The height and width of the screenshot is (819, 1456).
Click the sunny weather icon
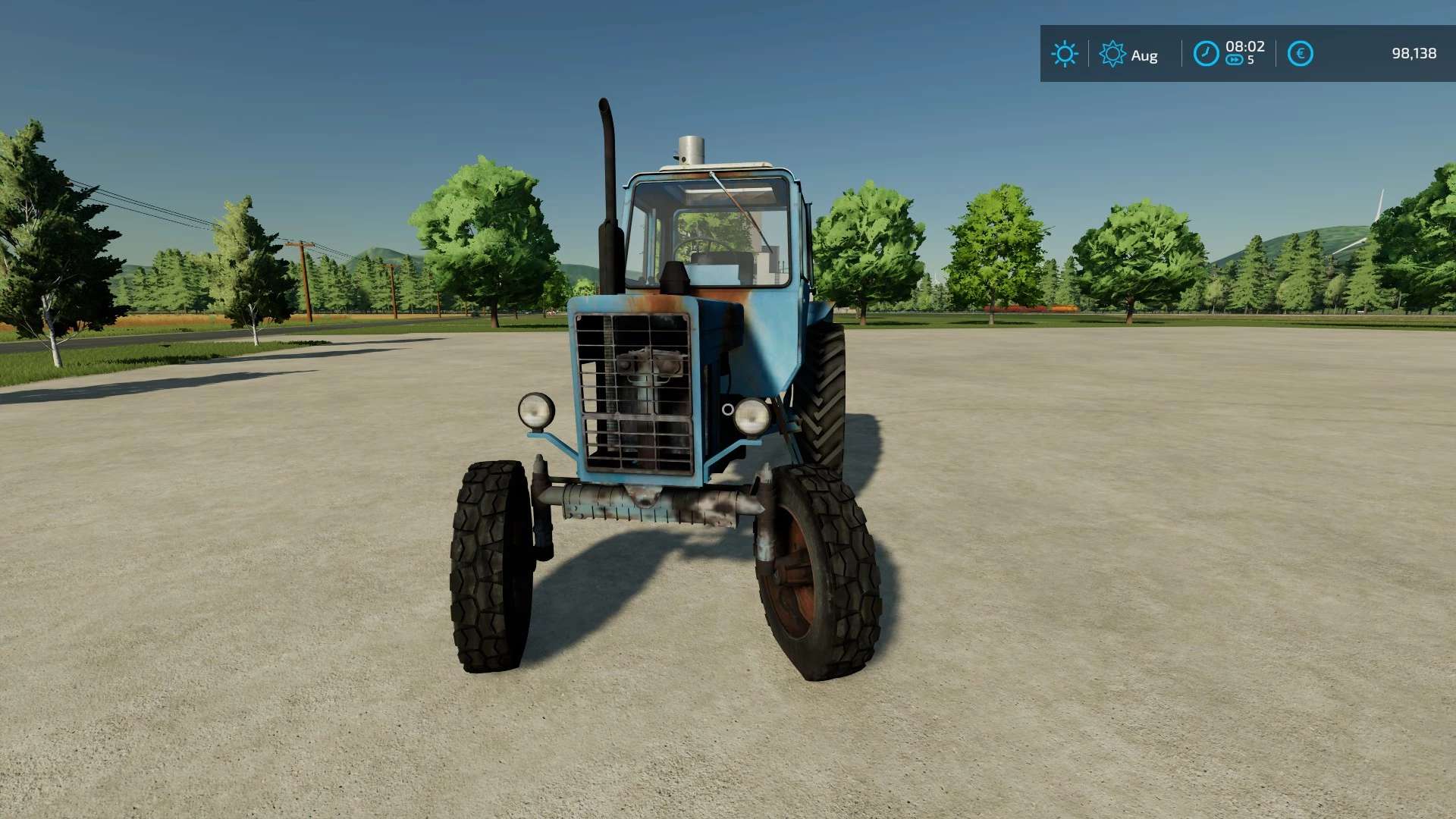1065,54
